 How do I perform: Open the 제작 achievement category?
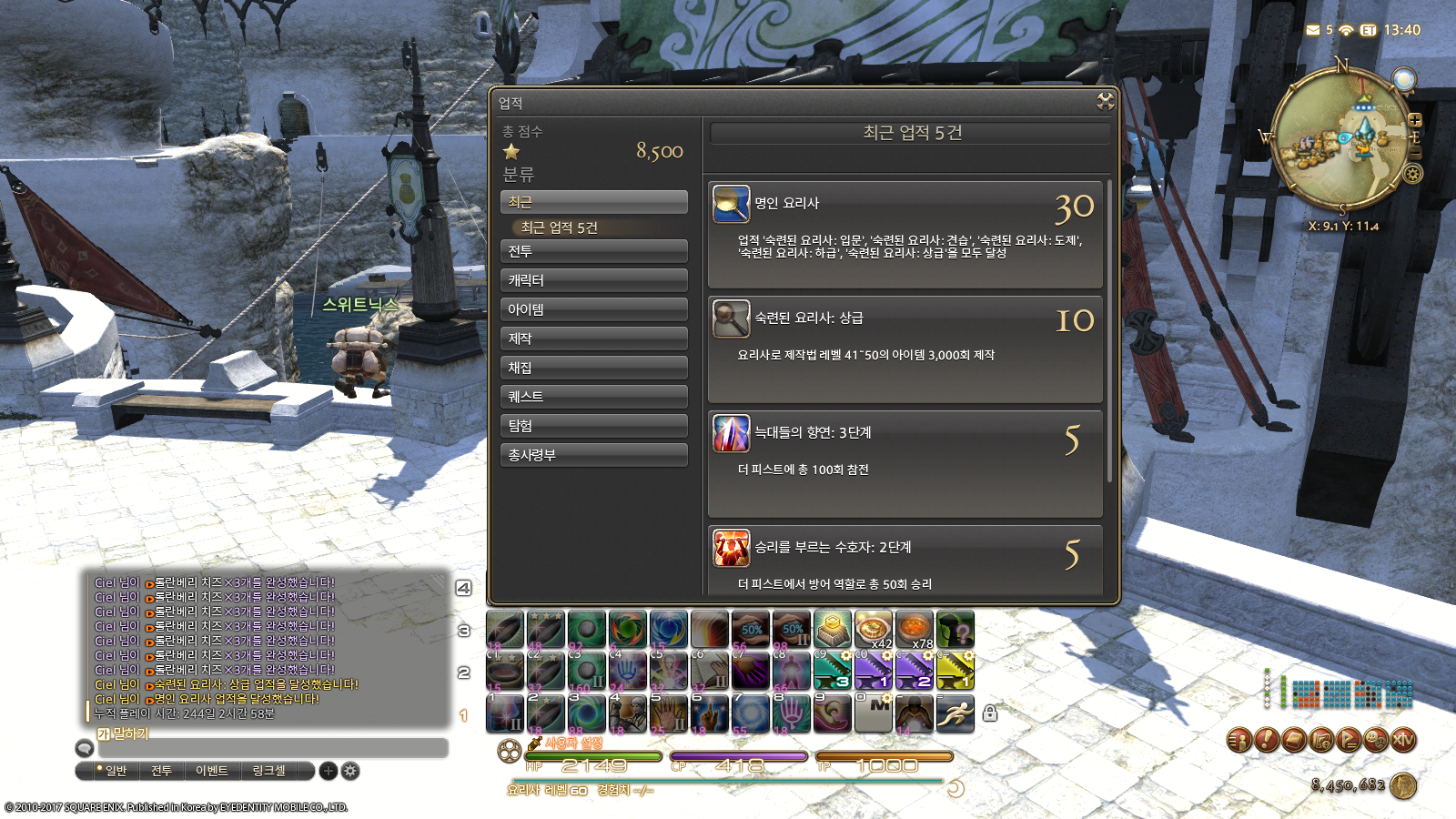[593, 339]
